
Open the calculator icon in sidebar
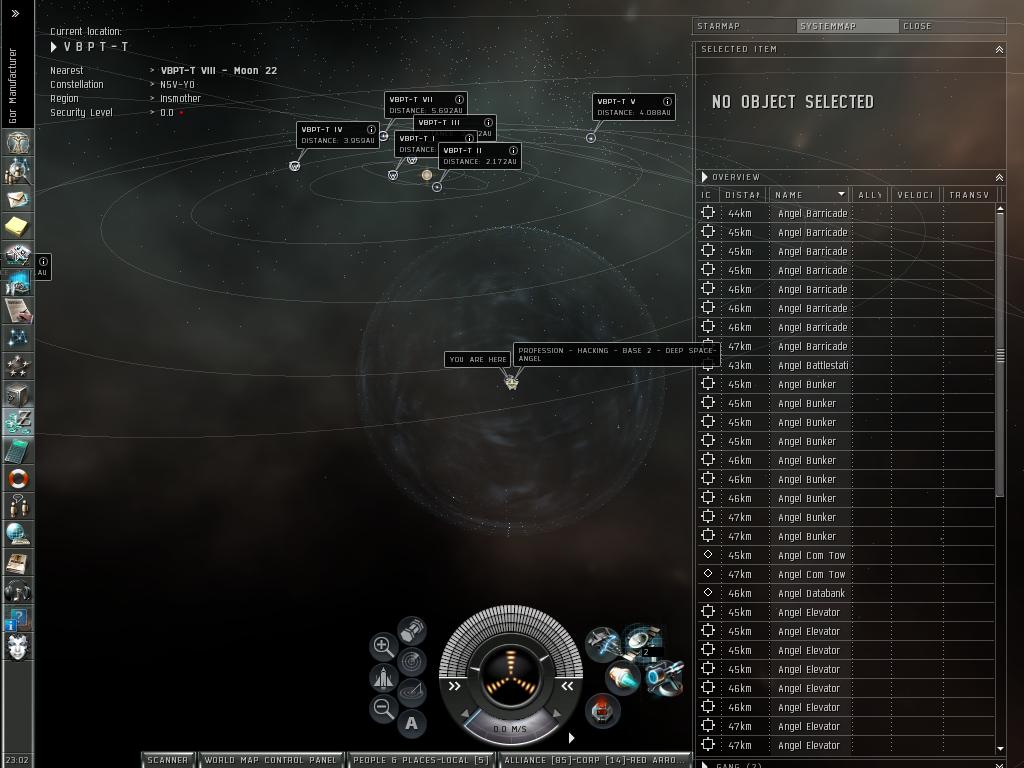(18, 450)
